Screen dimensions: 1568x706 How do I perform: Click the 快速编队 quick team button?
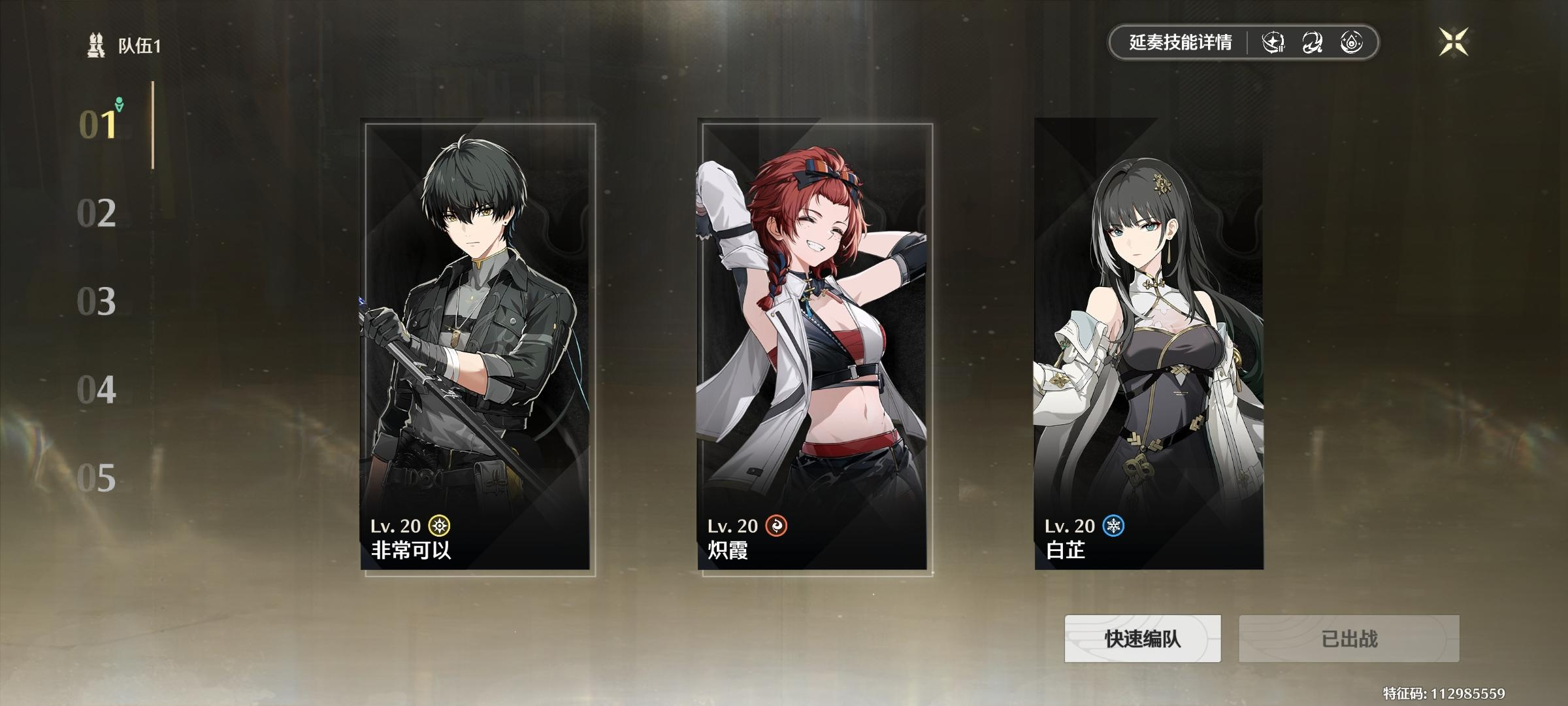coord(1143,639)
